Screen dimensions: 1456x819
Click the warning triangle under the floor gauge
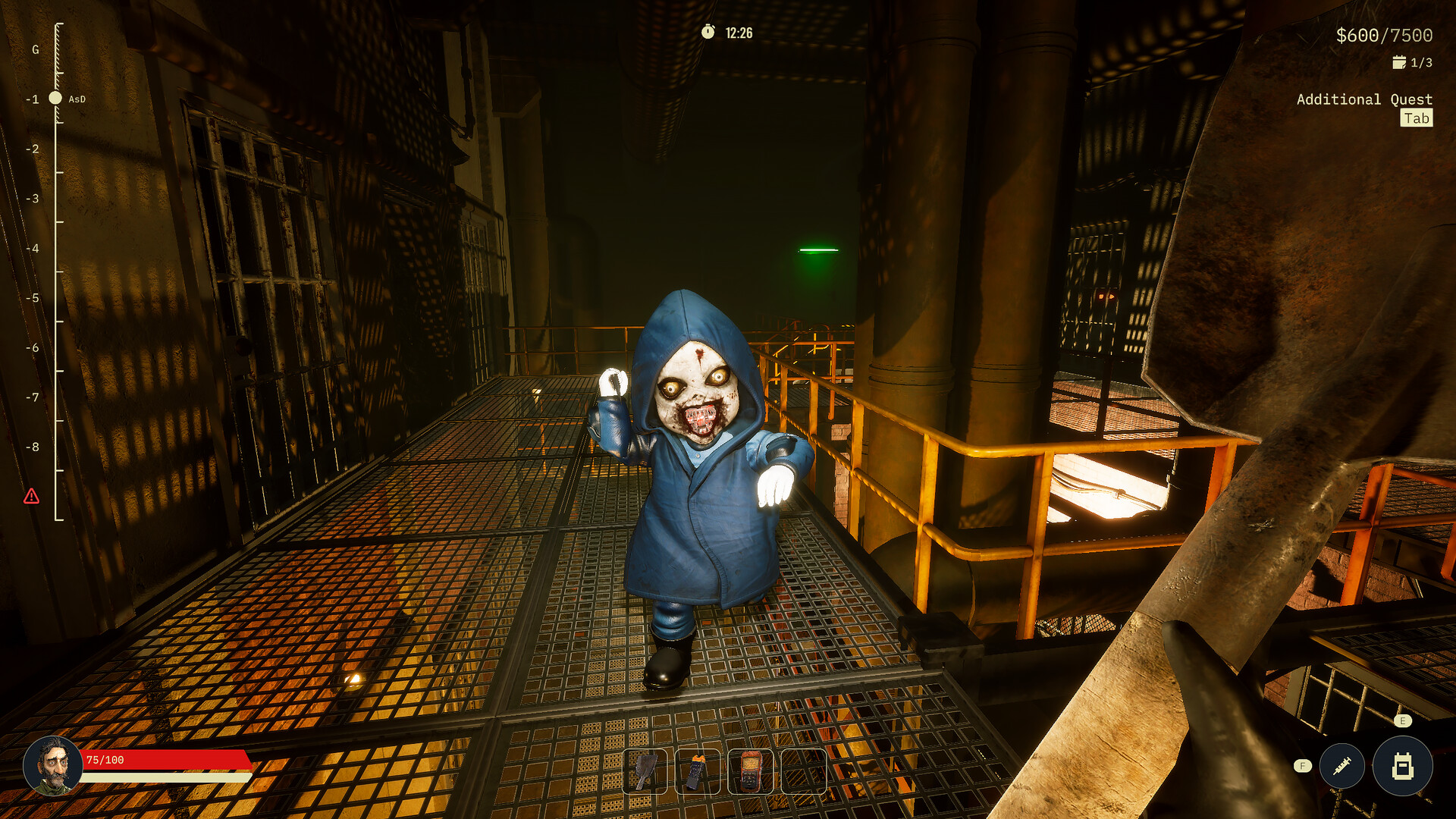tap(30, 497)
